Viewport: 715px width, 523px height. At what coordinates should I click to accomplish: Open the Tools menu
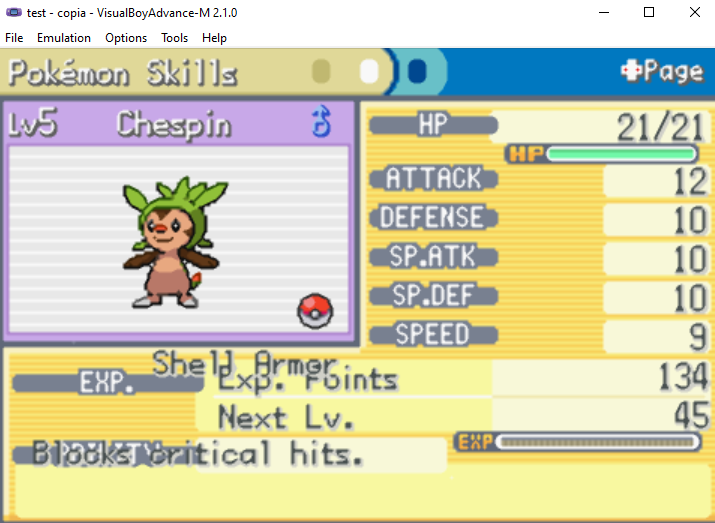[174, 38]
